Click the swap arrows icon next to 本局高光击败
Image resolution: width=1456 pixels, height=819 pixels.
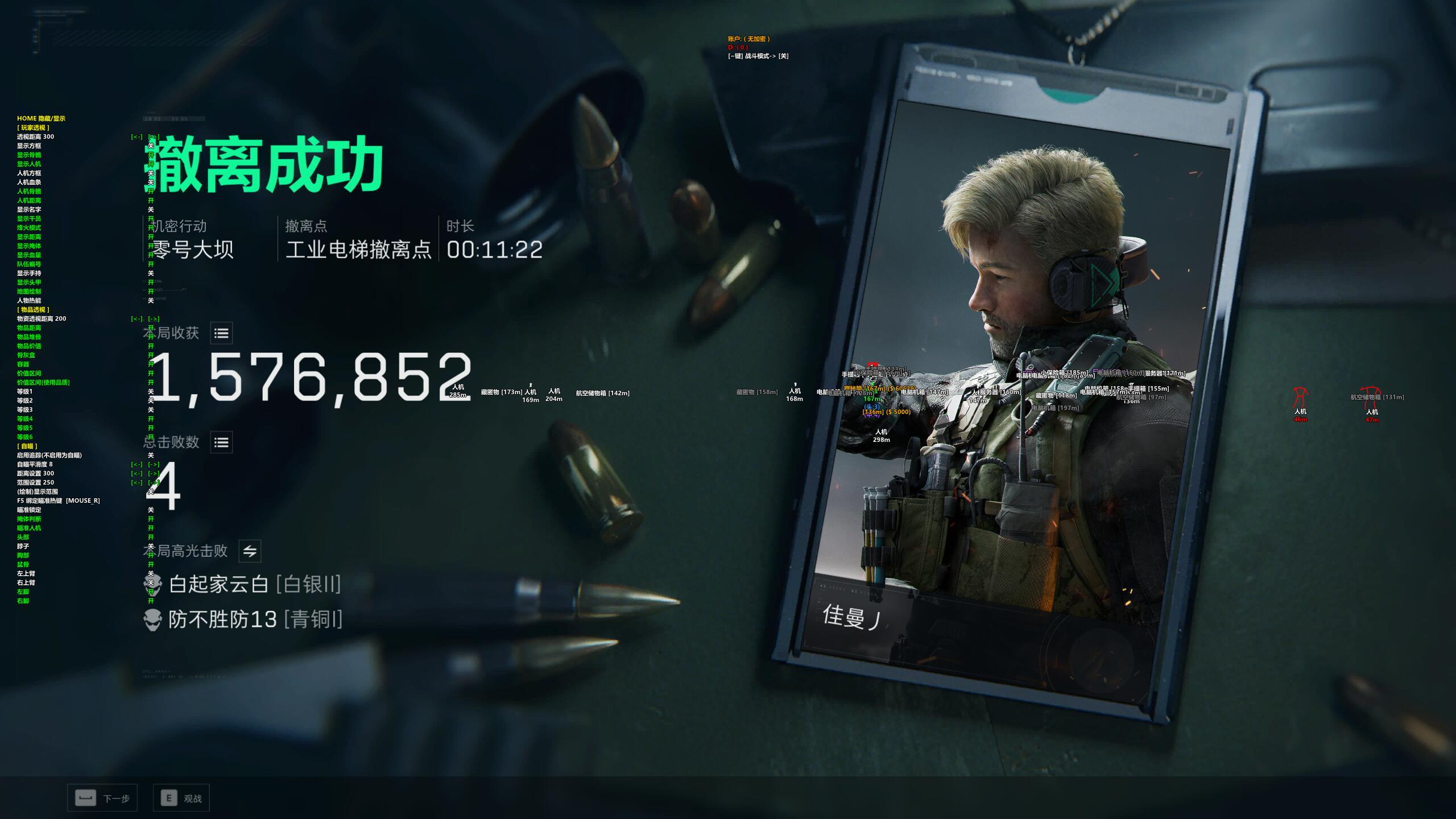coord(250,551)
